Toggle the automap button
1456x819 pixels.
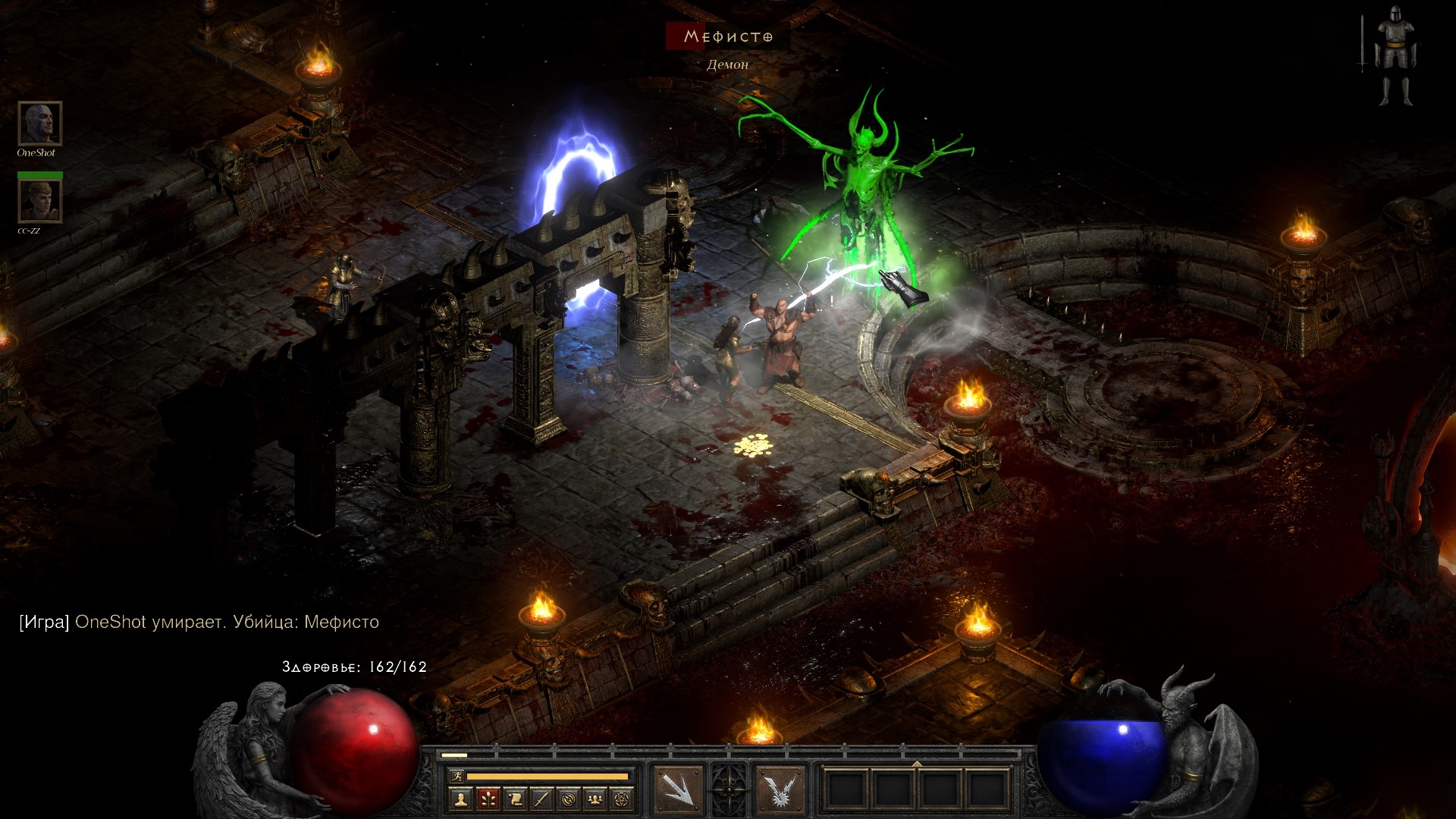click(569, 799)
